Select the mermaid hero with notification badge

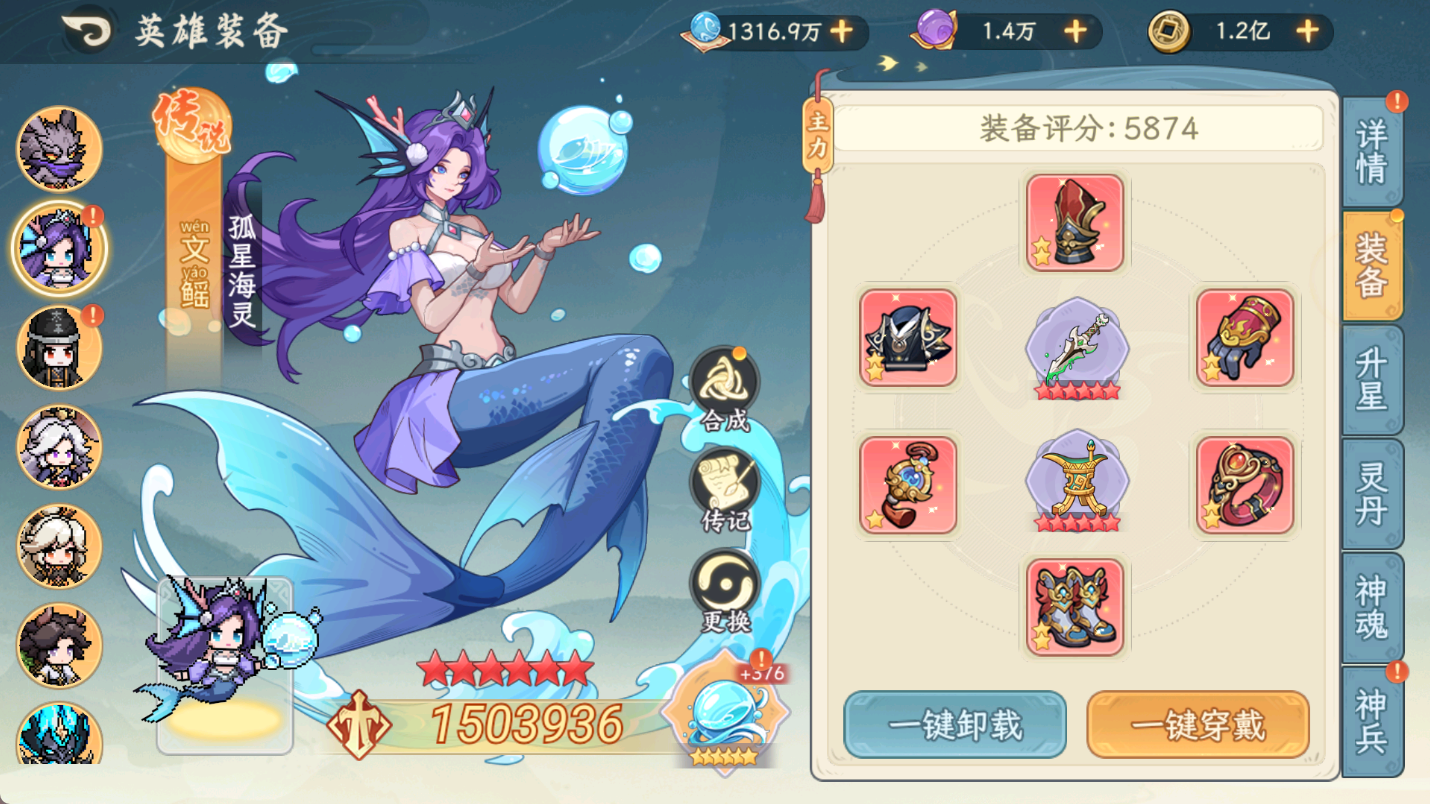click(x=57, y=248)
